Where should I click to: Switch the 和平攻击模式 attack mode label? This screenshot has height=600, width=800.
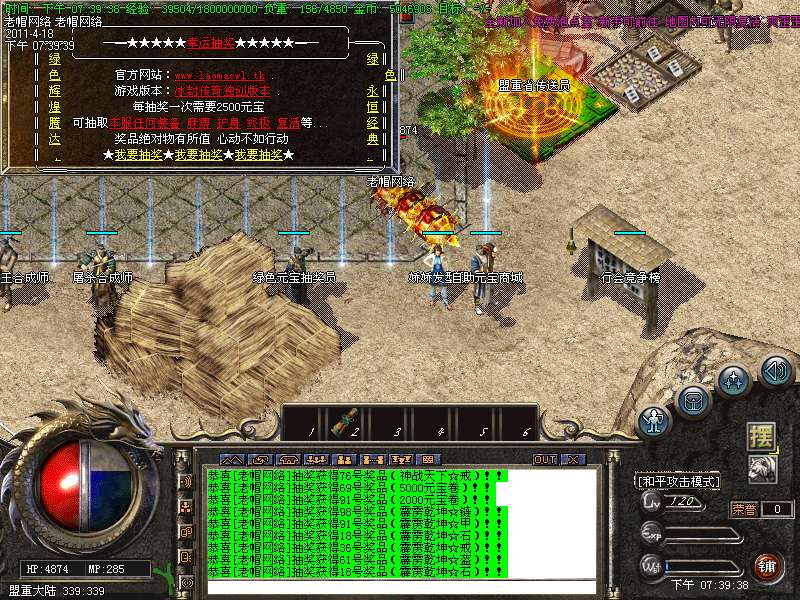click(x=677, y=481)
